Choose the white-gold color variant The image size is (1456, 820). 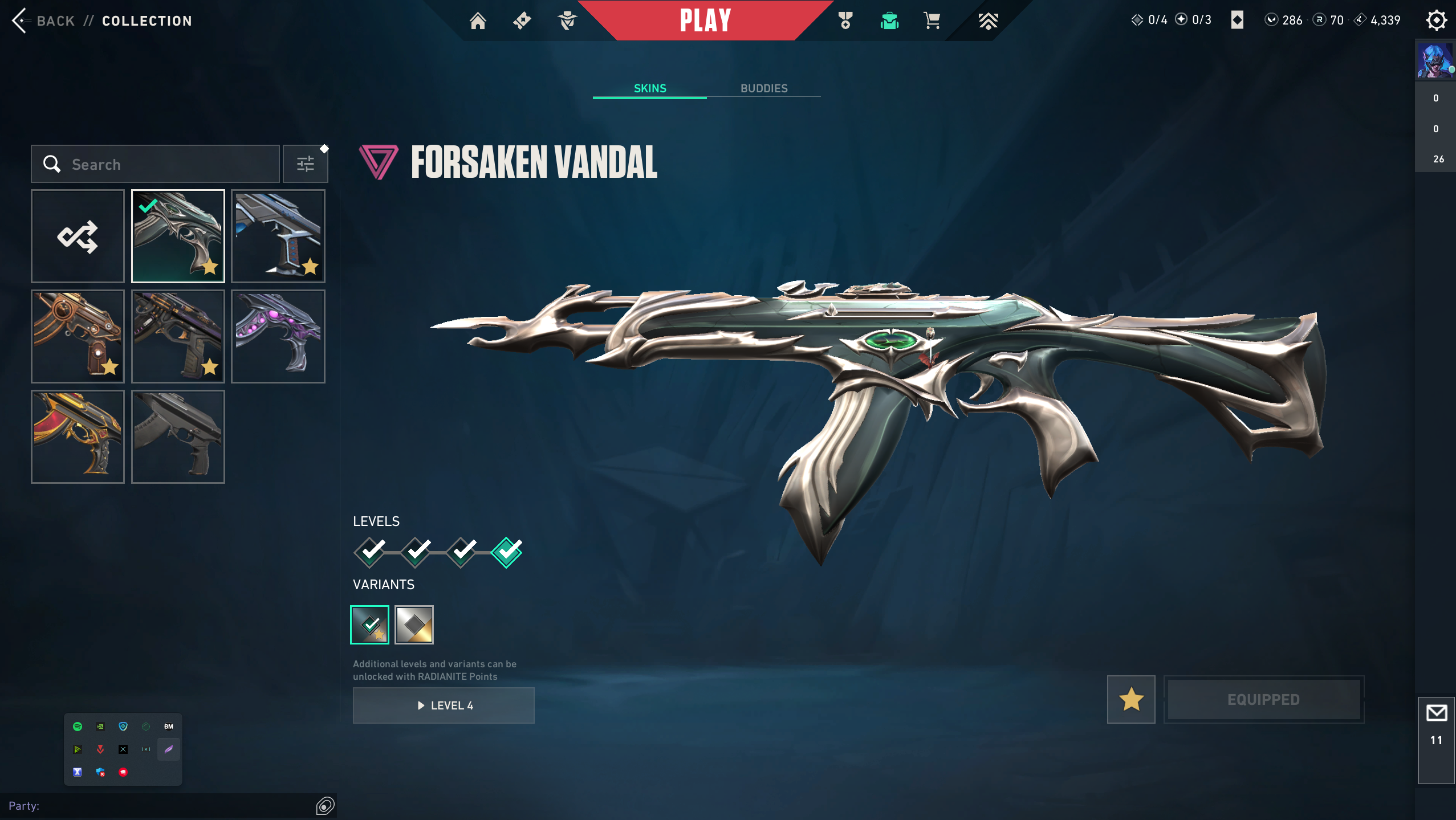click(414, 625)
